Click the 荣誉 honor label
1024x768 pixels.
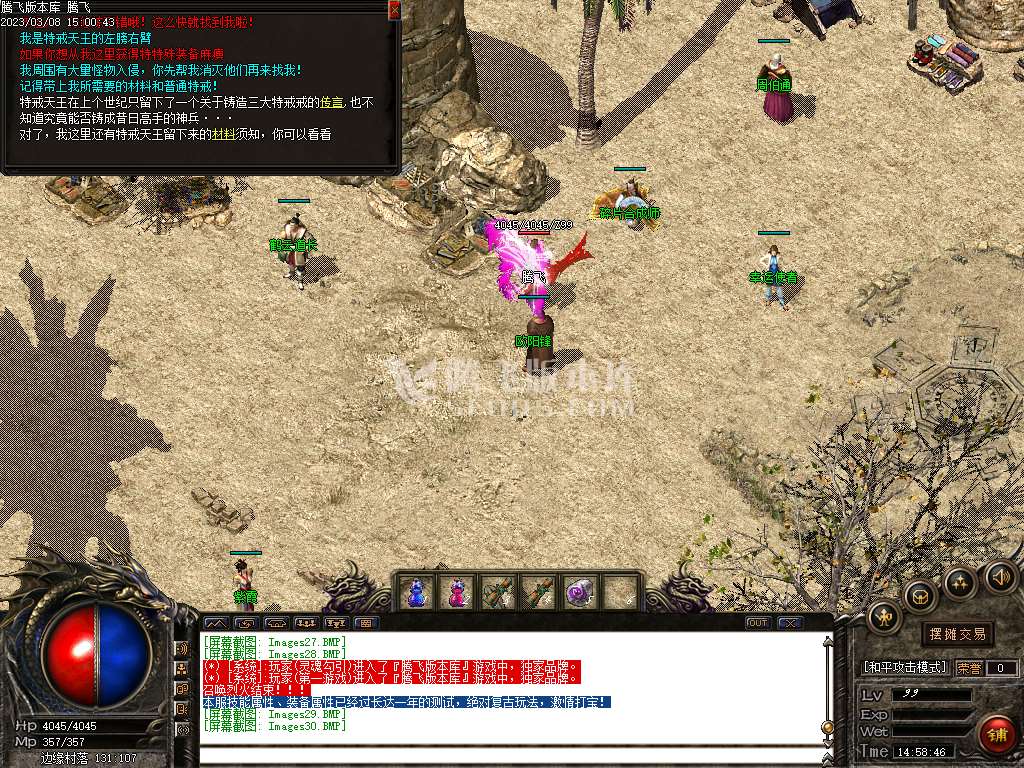click(968, 667)
